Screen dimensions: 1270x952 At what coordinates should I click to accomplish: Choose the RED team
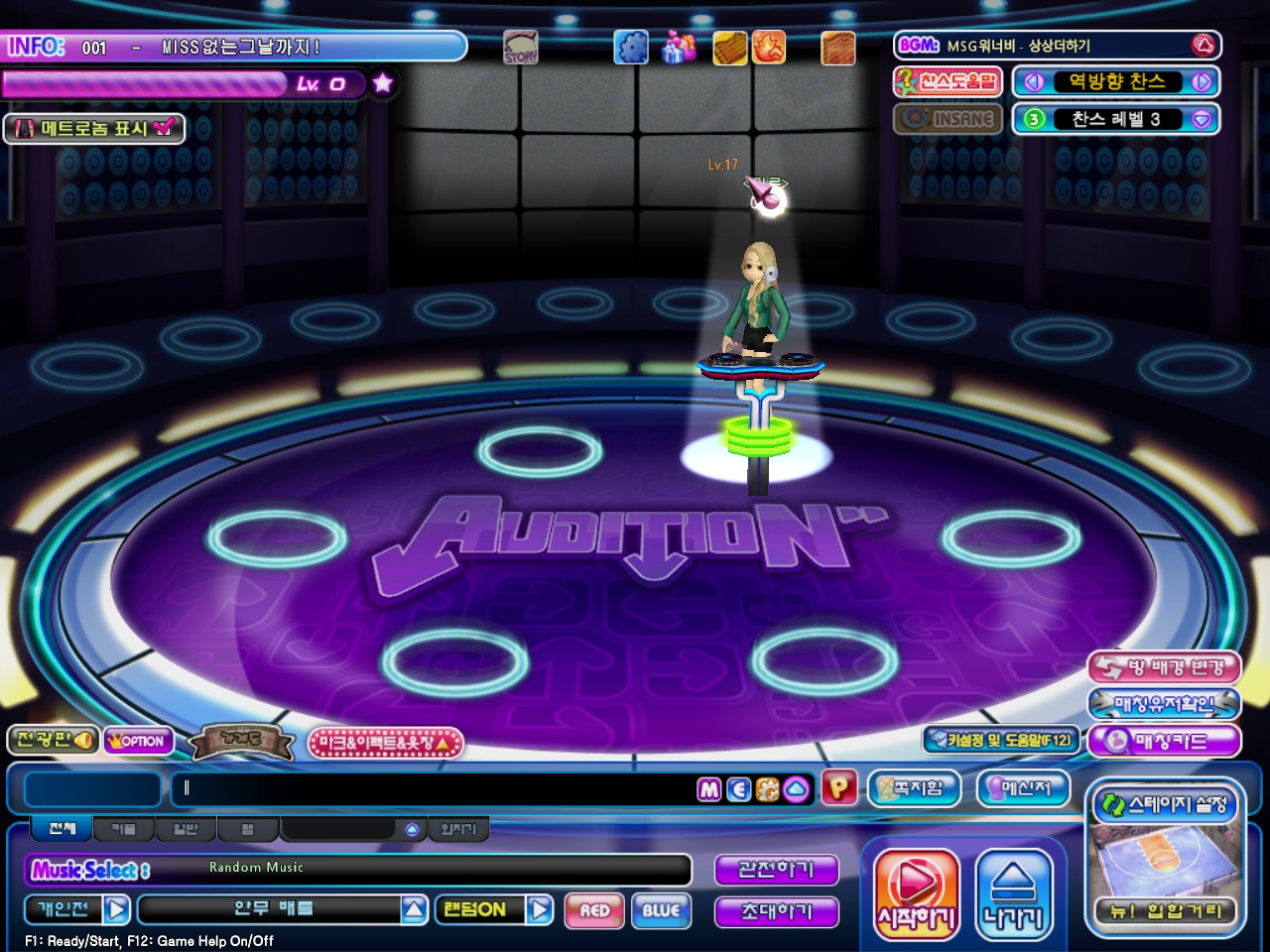coord(594,910)
